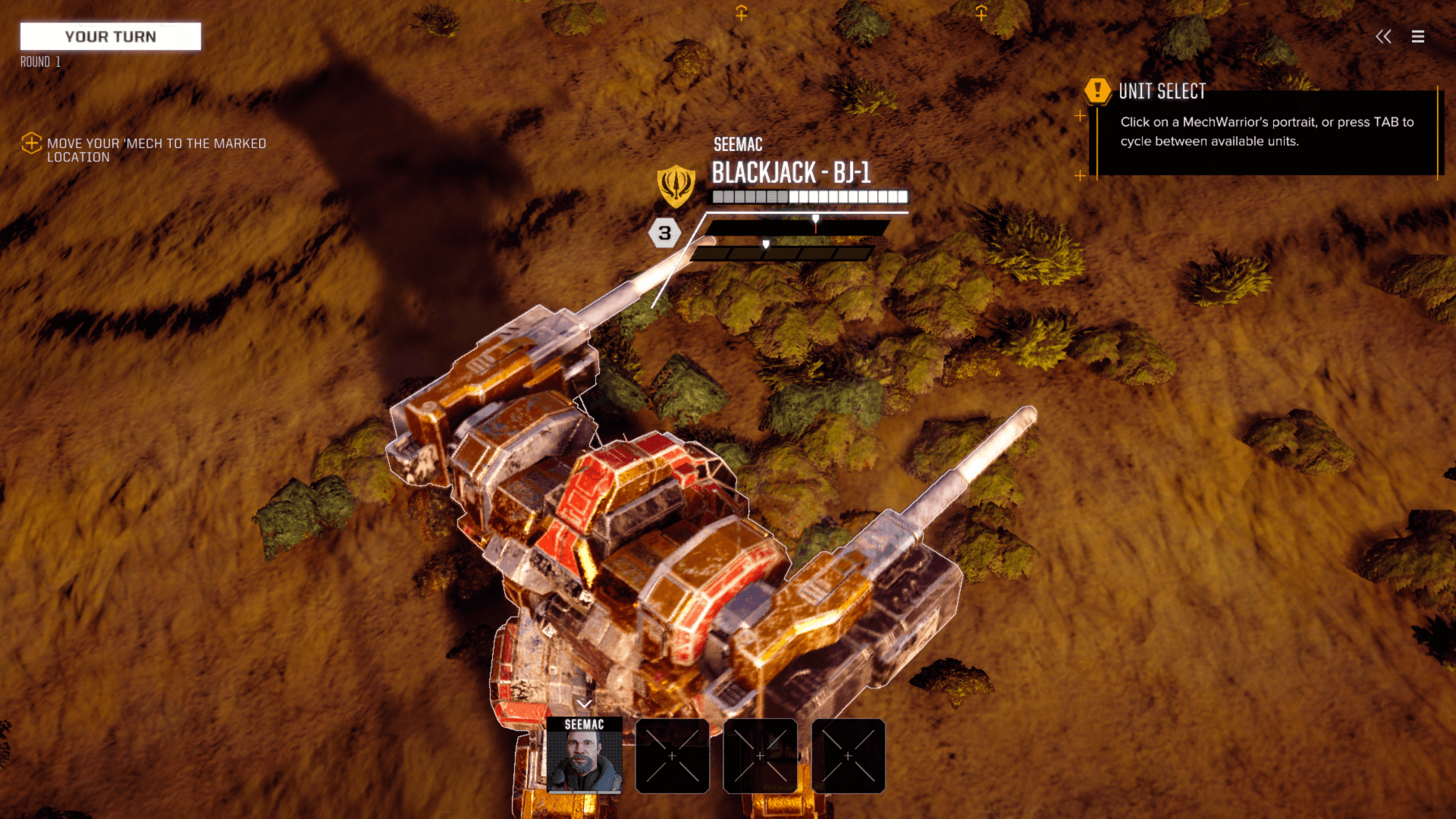Click the plus icon in the first empty lance slot
Screen dimensions: 1456x819
click(672, 756)
